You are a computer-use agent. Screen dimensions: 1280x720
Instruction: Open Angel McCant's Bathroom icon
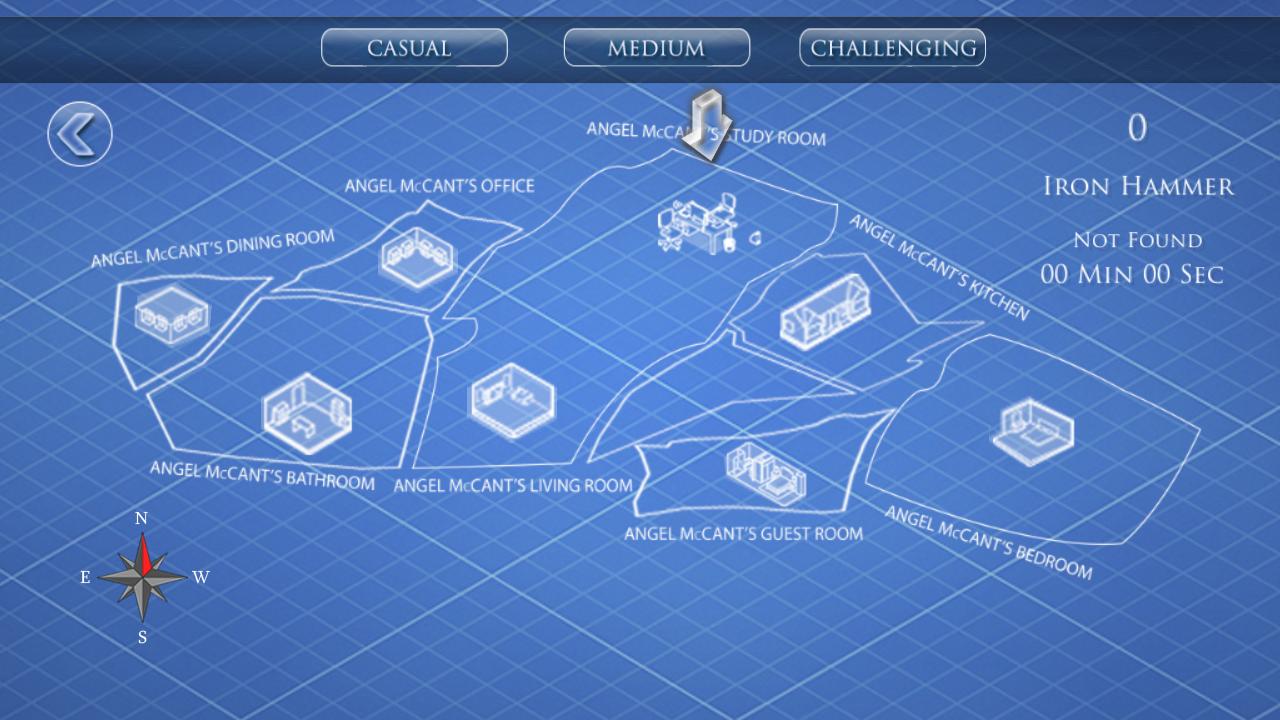[x=310, y=415]
